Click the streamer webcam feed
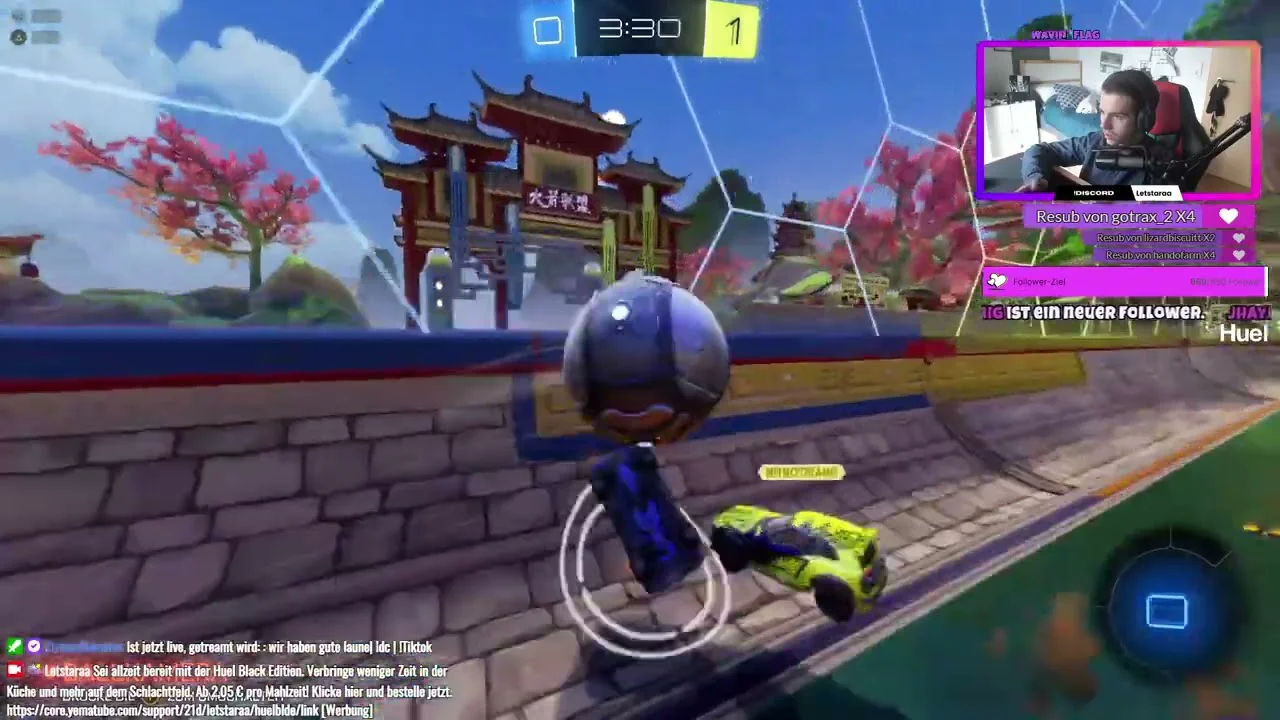The width and height of the screenshot is (1280, 720). 1118,119
